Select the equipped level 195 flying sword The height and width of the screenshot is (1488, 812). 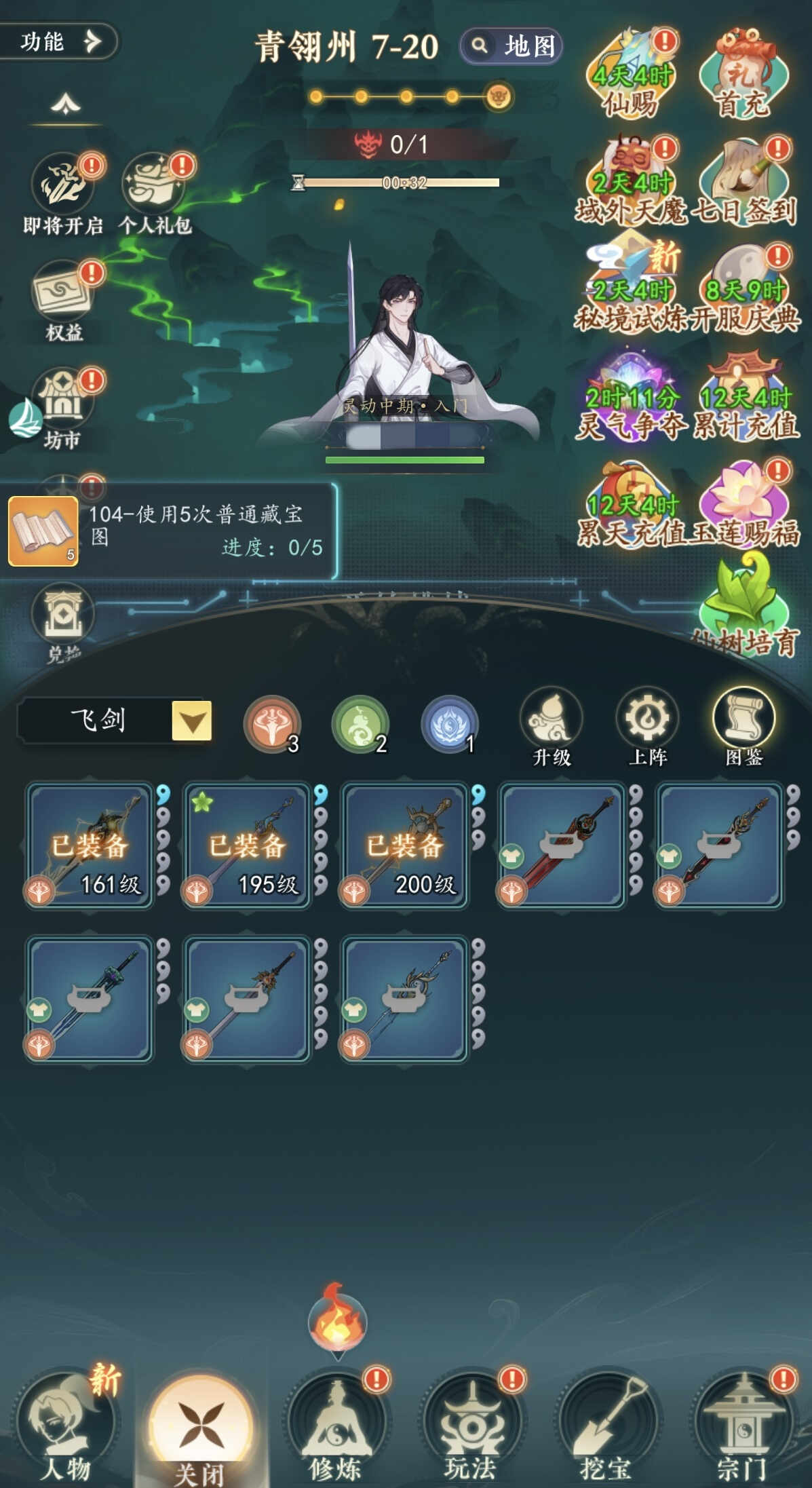pyautogui.click(x=247, y=845)
